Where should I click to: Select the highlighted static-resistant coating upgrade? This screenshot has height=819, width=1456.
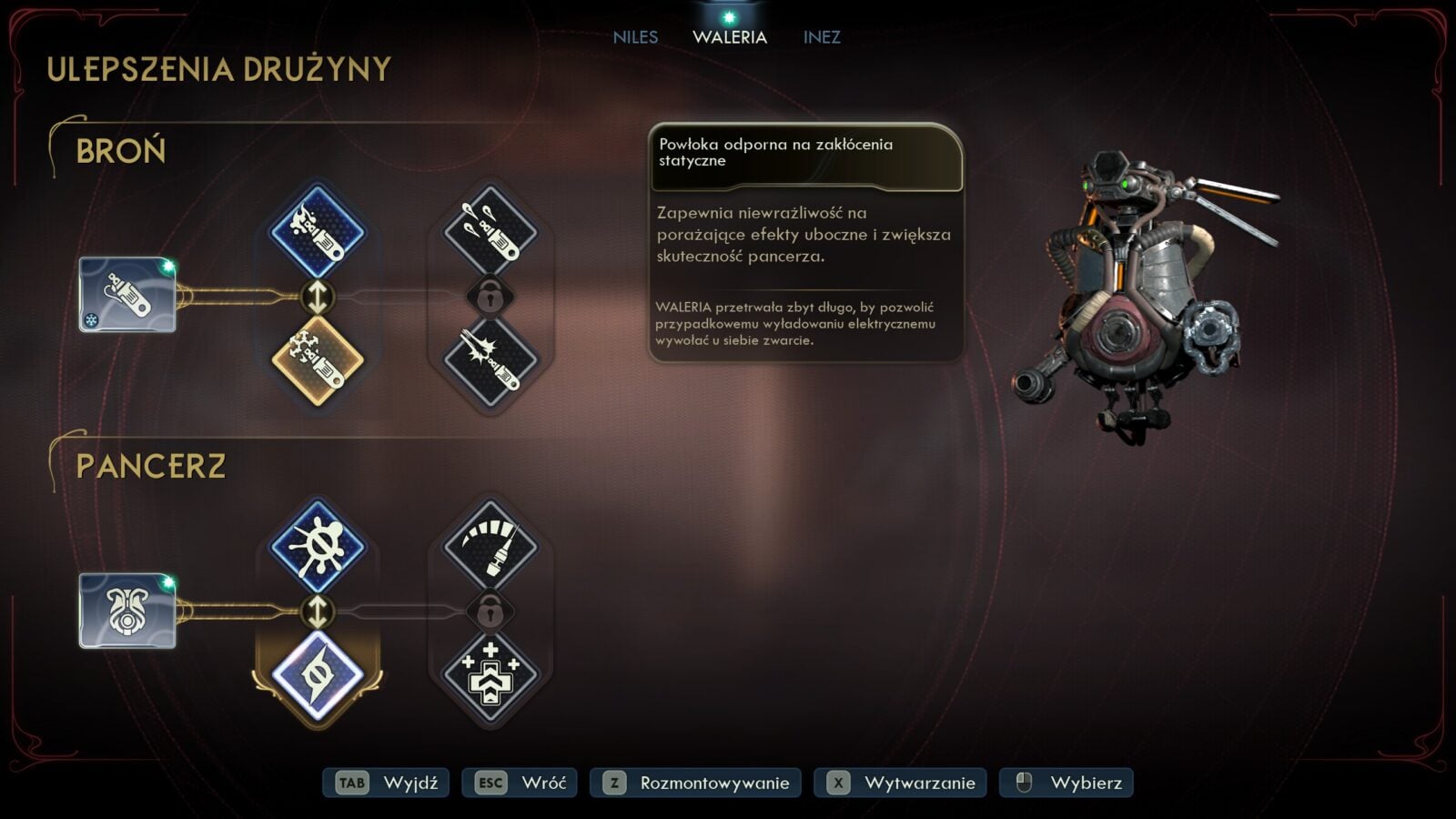pos(318,675)
